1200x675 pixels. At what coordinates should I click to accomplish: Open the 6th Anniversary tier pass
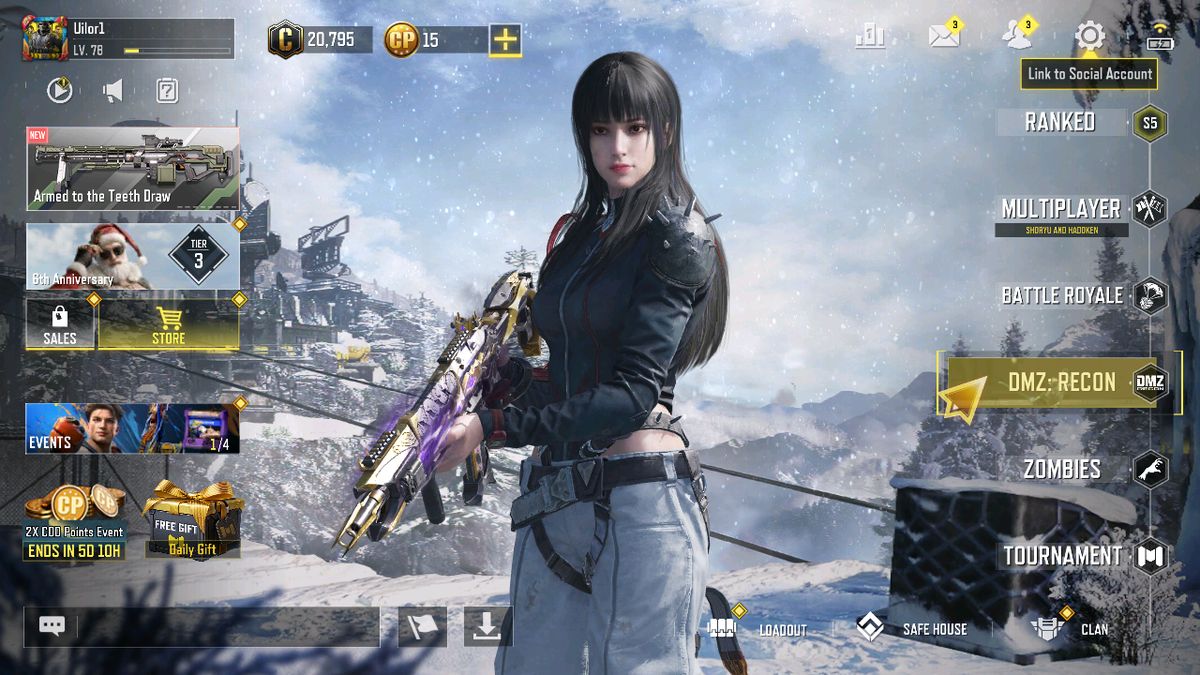[133, 256]
